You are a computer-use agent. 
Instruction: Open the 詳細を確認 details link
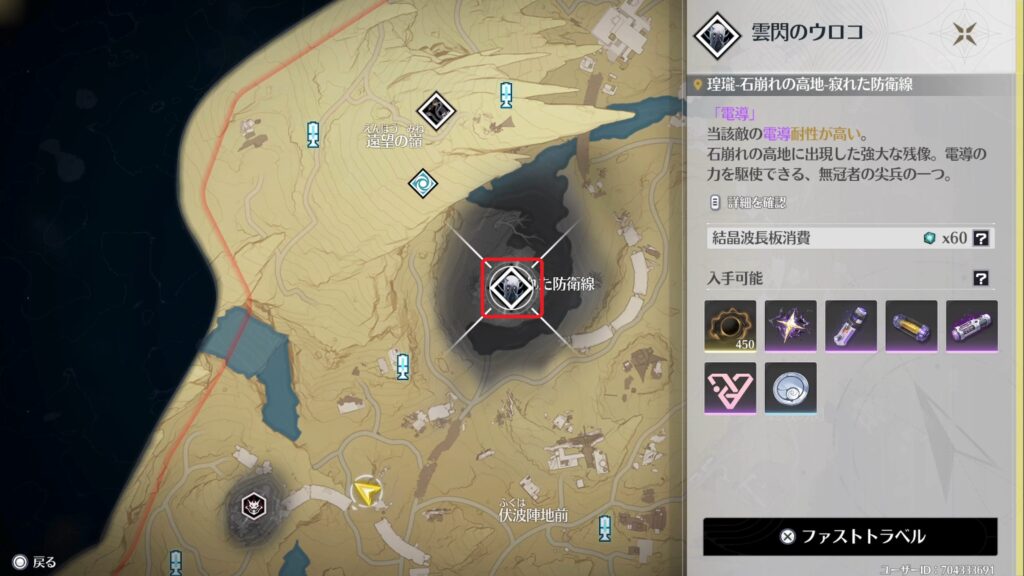pos(748,202)
